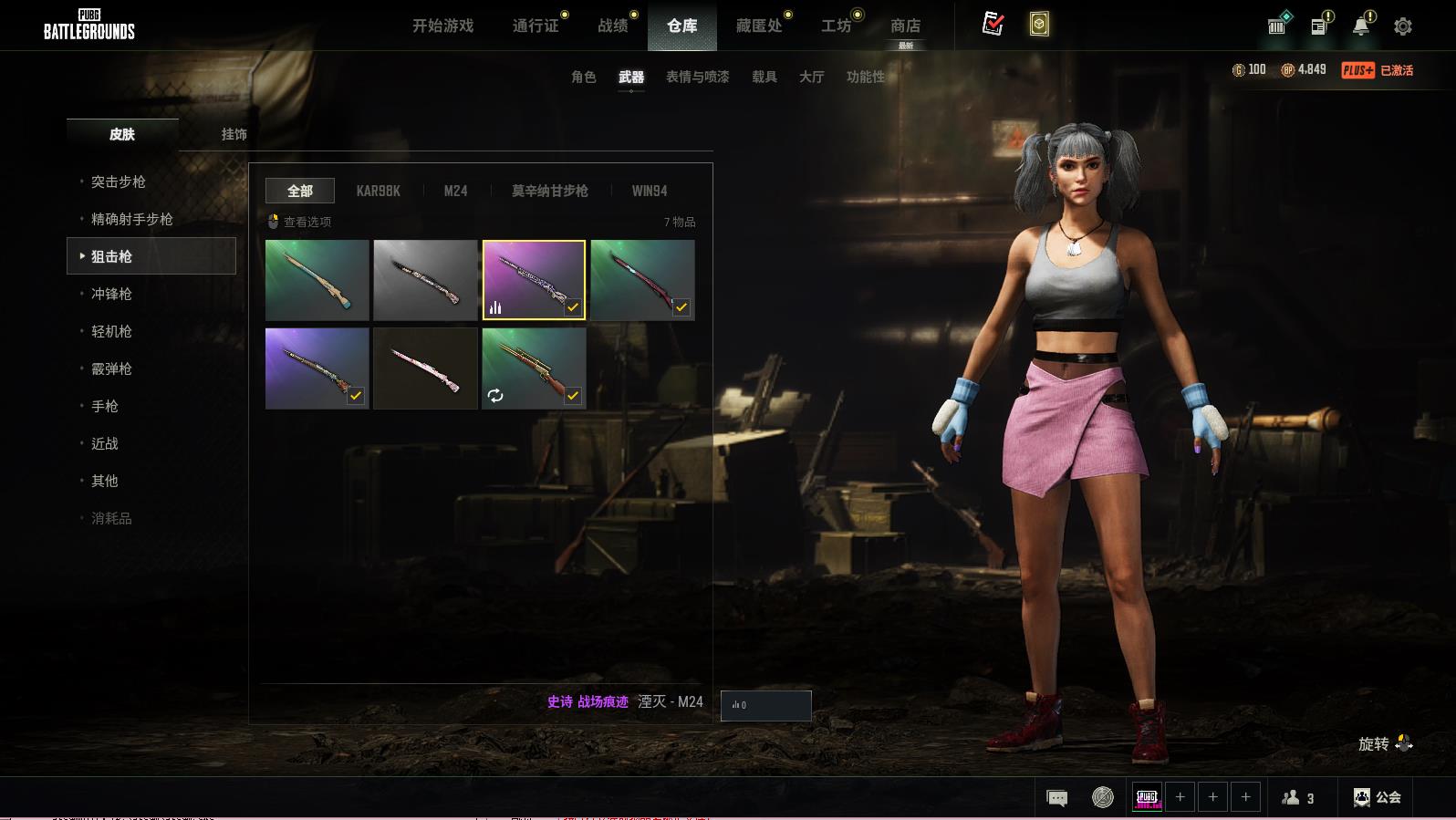Open the settings gear icon
The height and width of the screenshot is (820, 1456).
[x=1402, y=26]
